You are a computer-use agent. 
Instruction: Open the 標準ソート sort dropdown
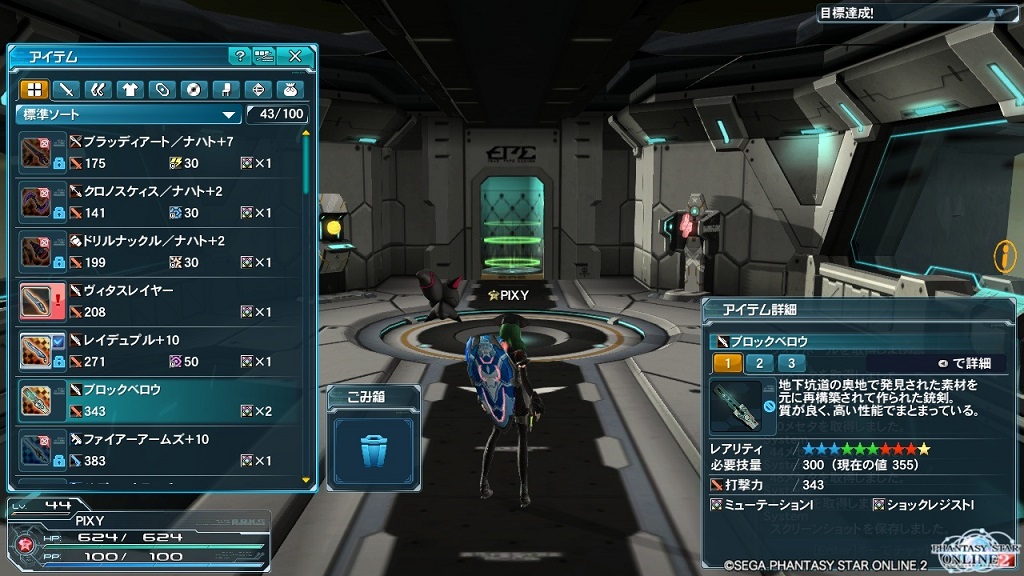[130, 114]
